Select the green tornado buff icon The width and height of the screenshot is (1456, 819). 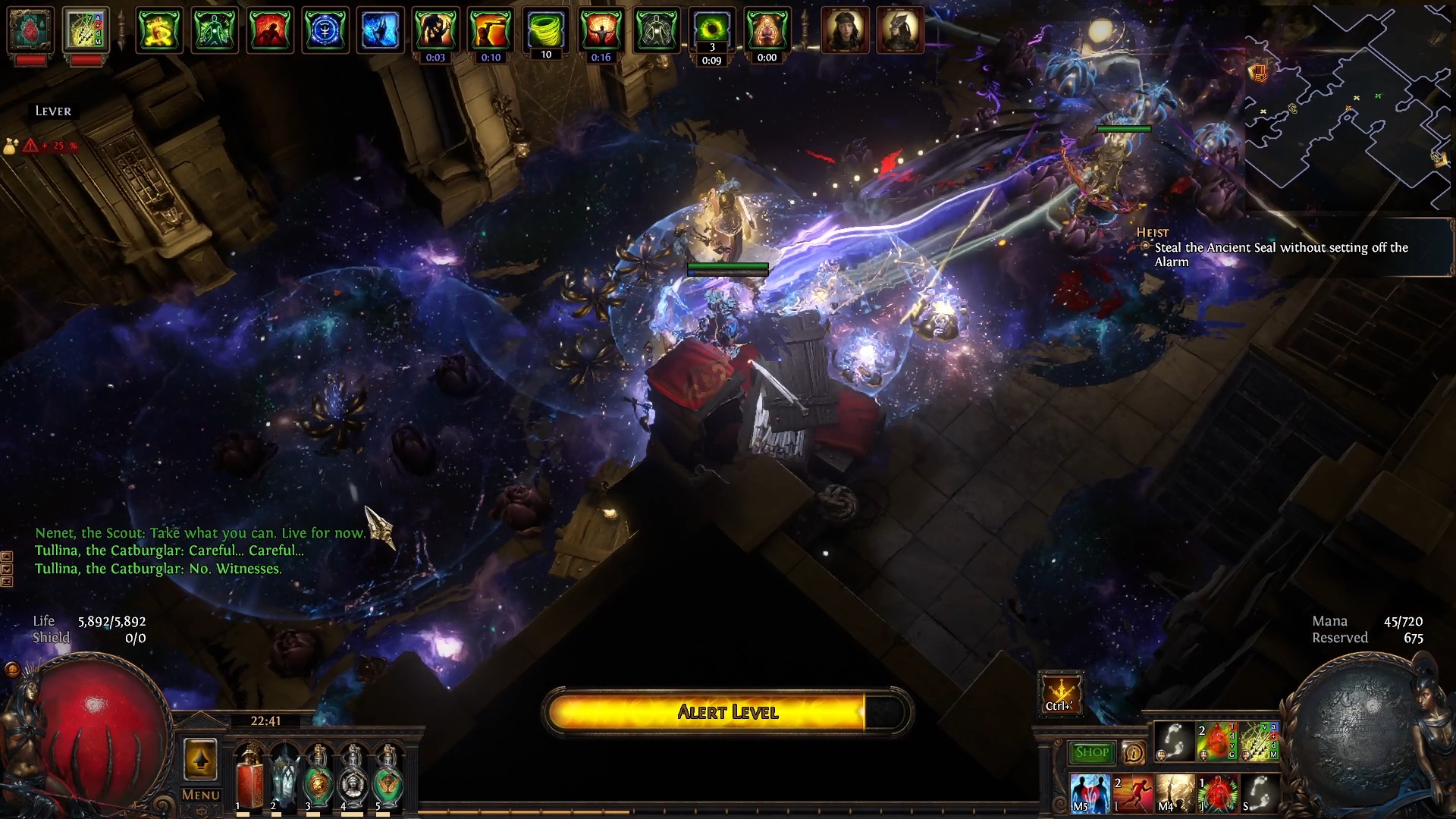point(545,30)
